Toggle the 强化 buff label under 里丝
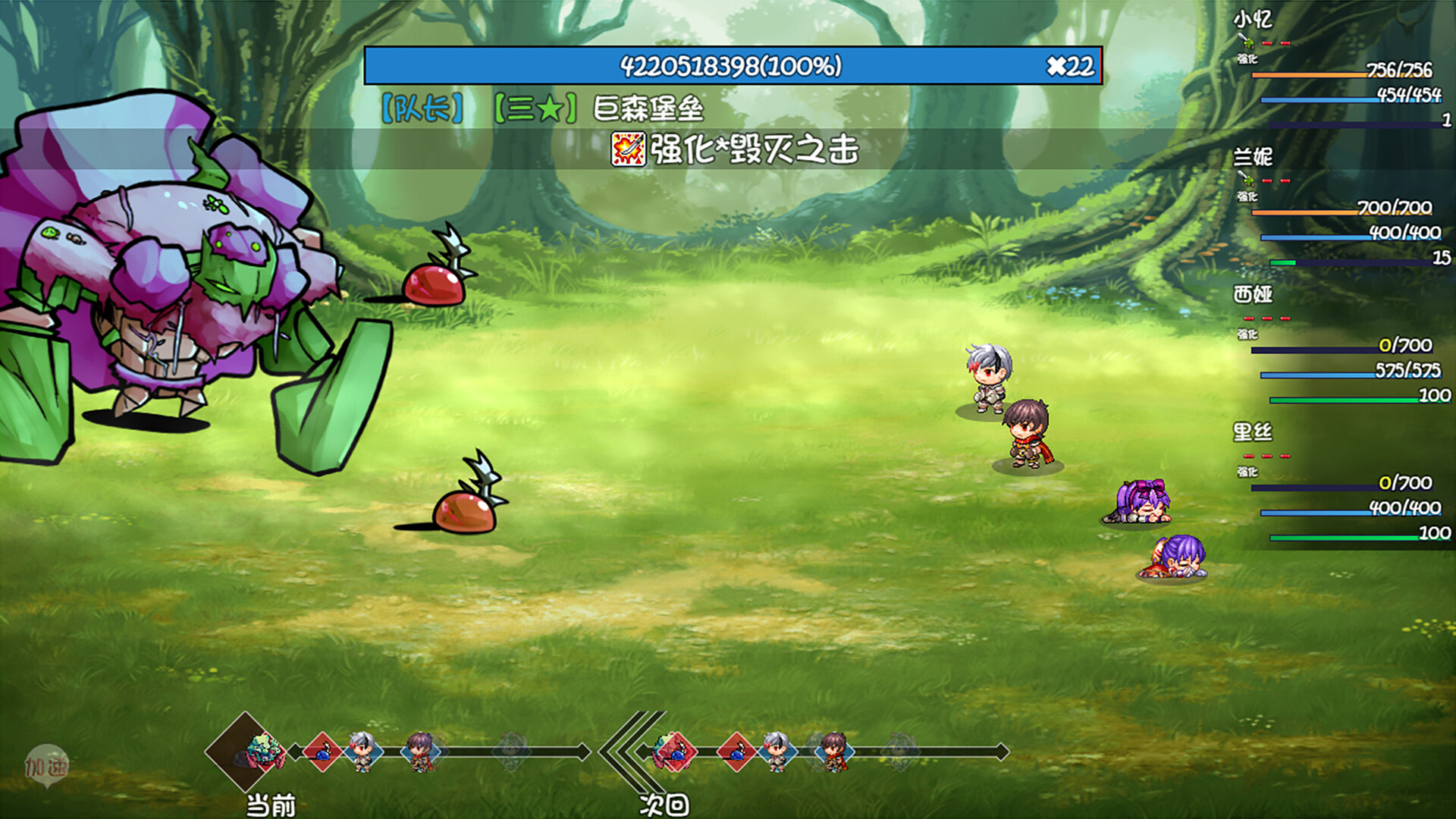 click(x=1247, y=472)
